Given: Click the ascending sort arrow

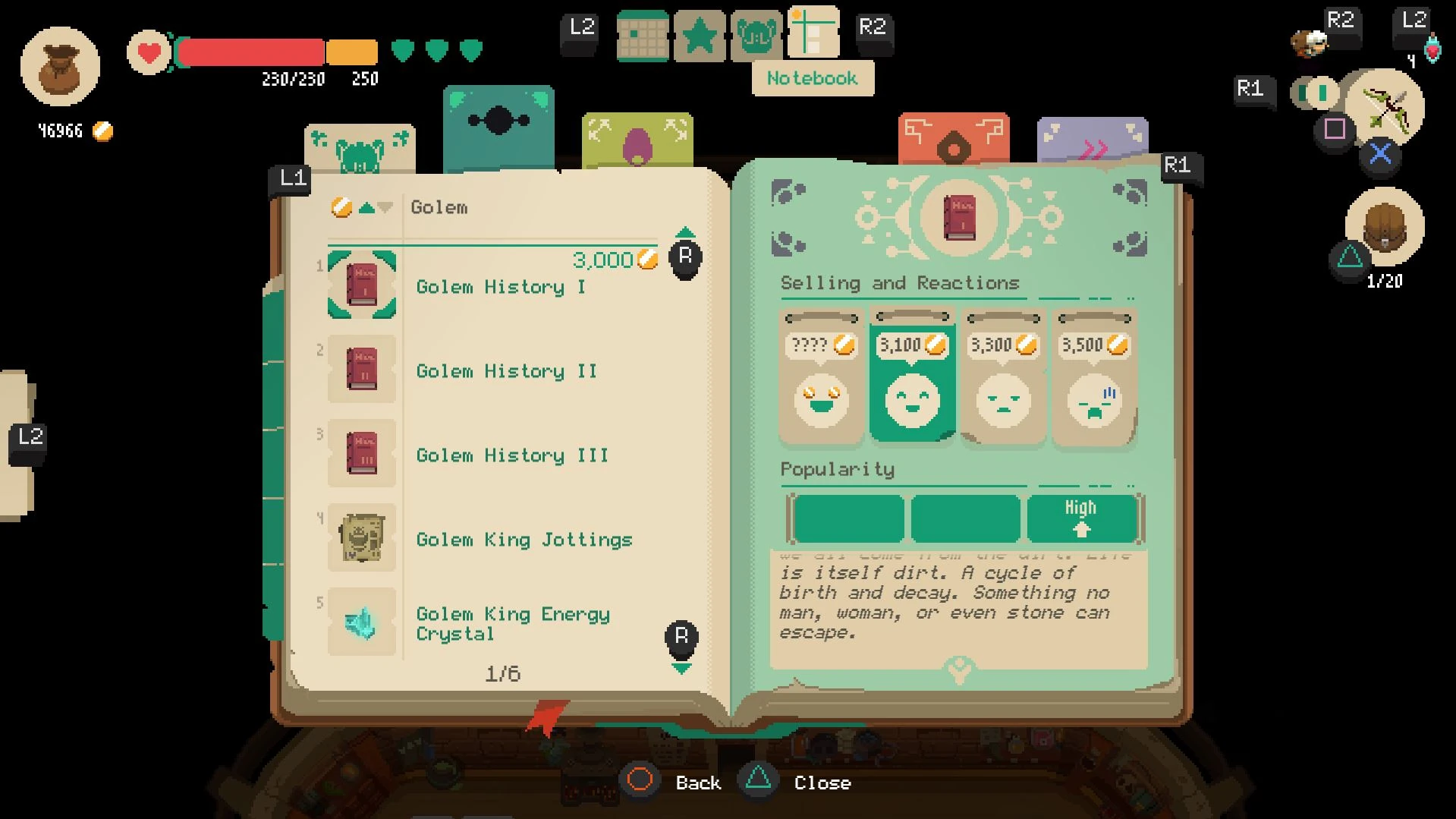Looking at the screenshot, I should point(366,206).
